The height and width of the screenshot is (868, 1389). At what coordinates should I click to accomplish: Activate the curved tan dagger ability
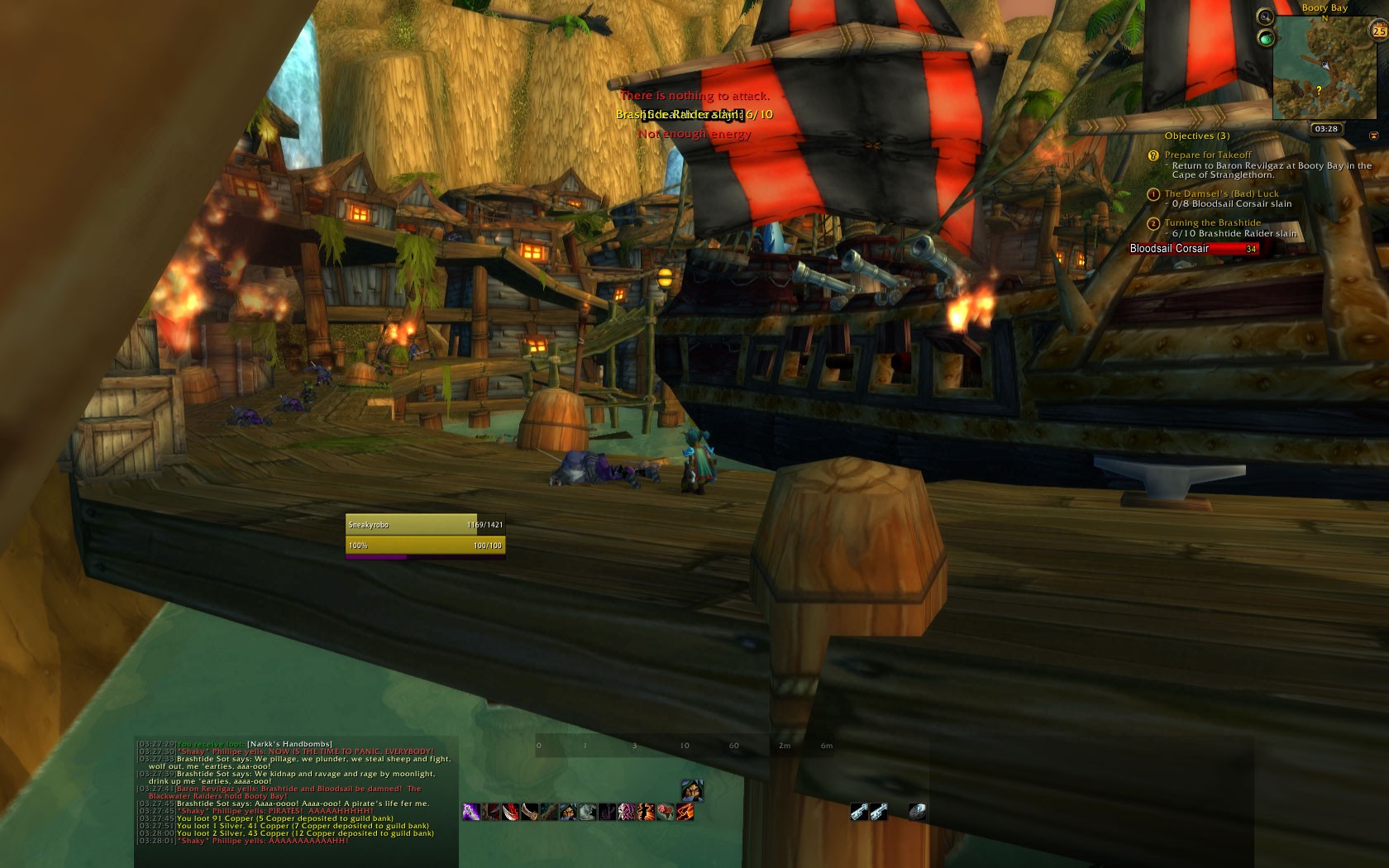[530, 812]
